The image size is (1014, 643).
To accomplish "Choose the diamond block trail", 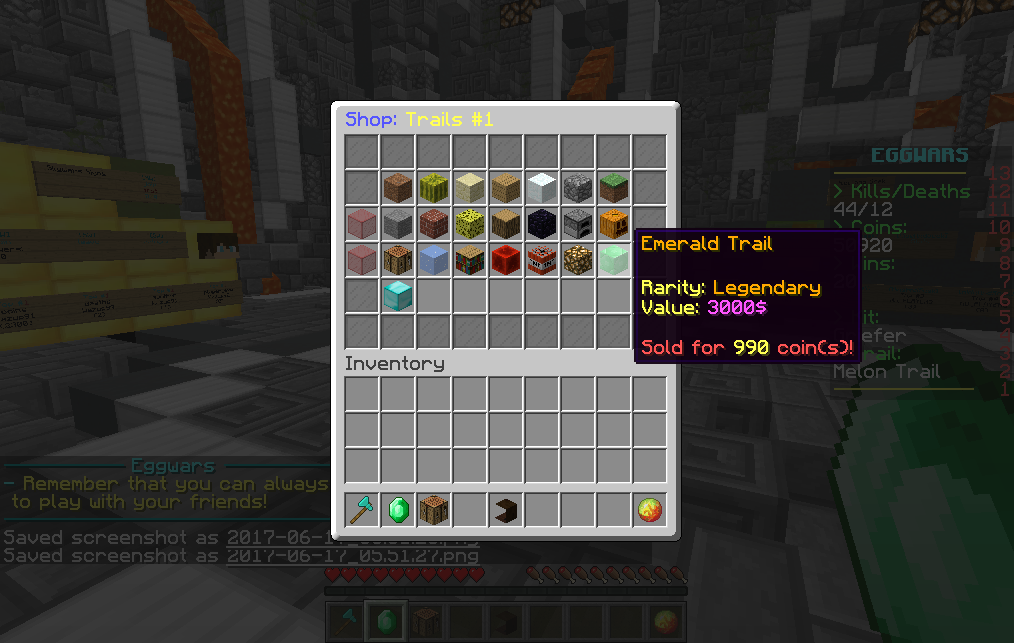I will tap(397, 295).
